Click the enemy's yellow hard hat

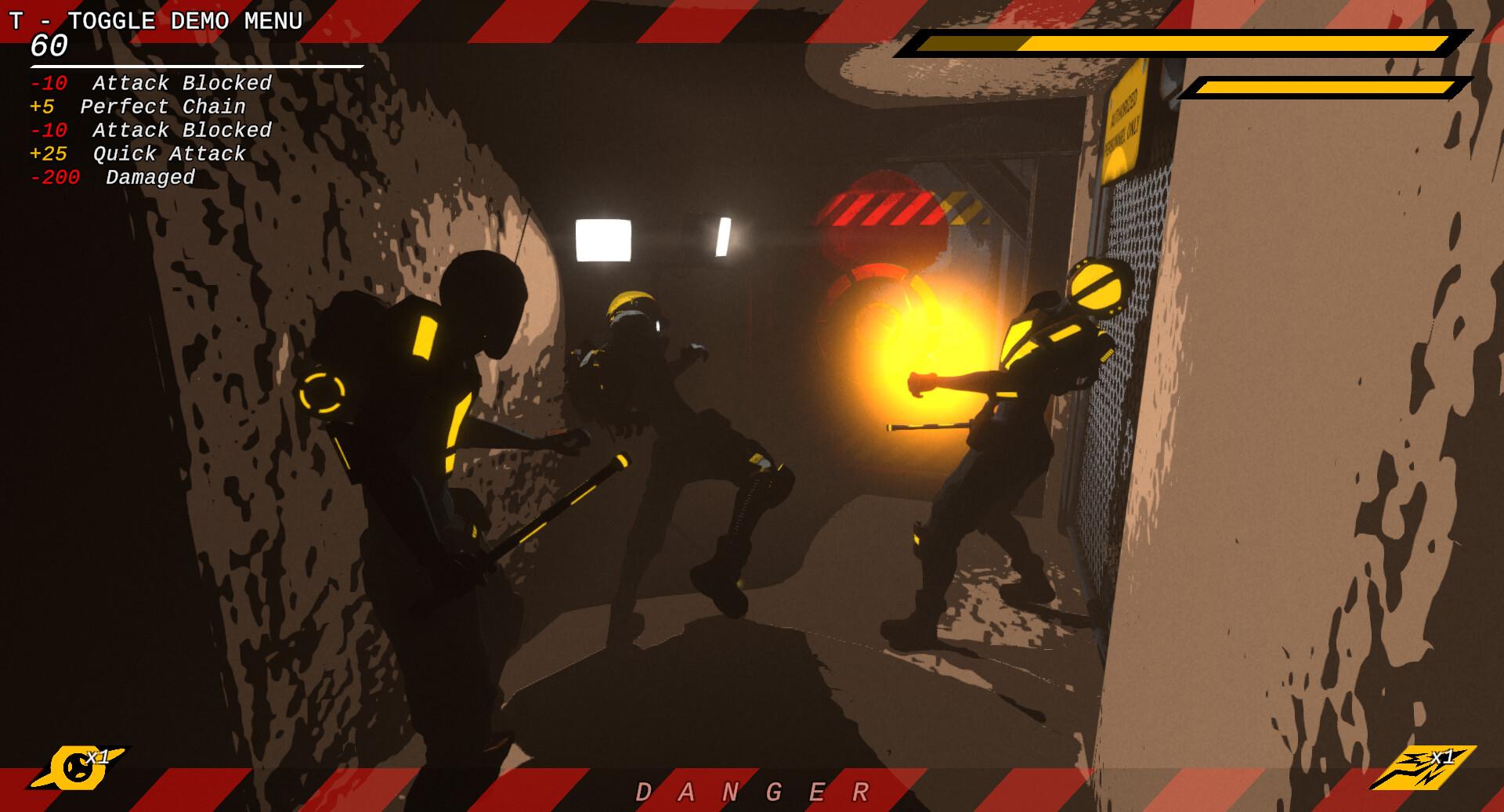click(x=633, y=300)
